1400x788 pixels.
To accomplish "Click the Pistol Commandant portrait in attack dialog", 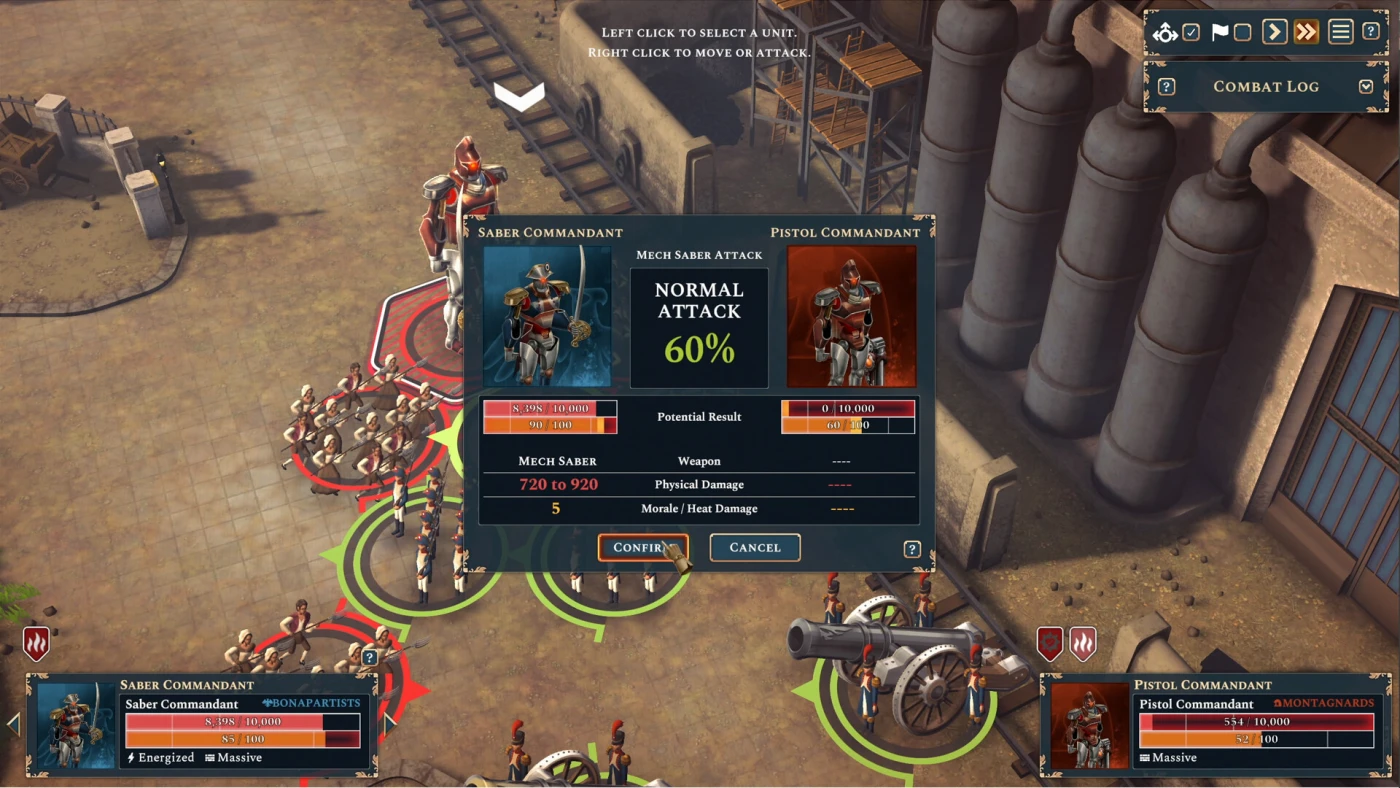I will 851,316.
